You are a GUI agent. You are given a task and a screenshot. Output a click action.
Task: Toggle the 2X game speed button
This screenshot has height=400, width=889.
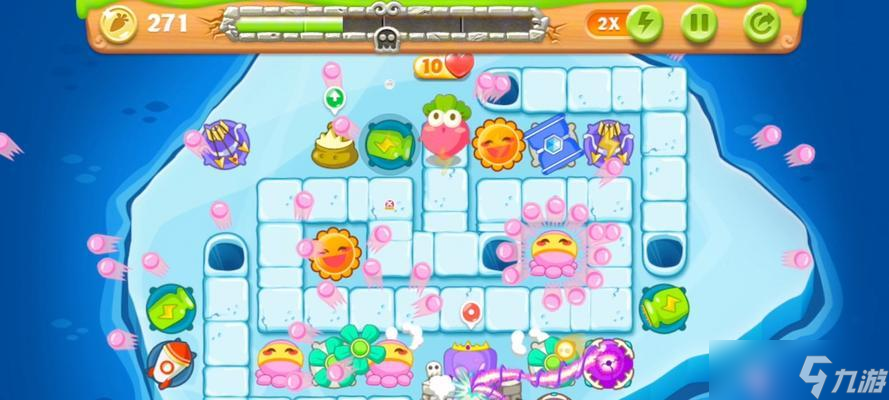coord(625,23)
